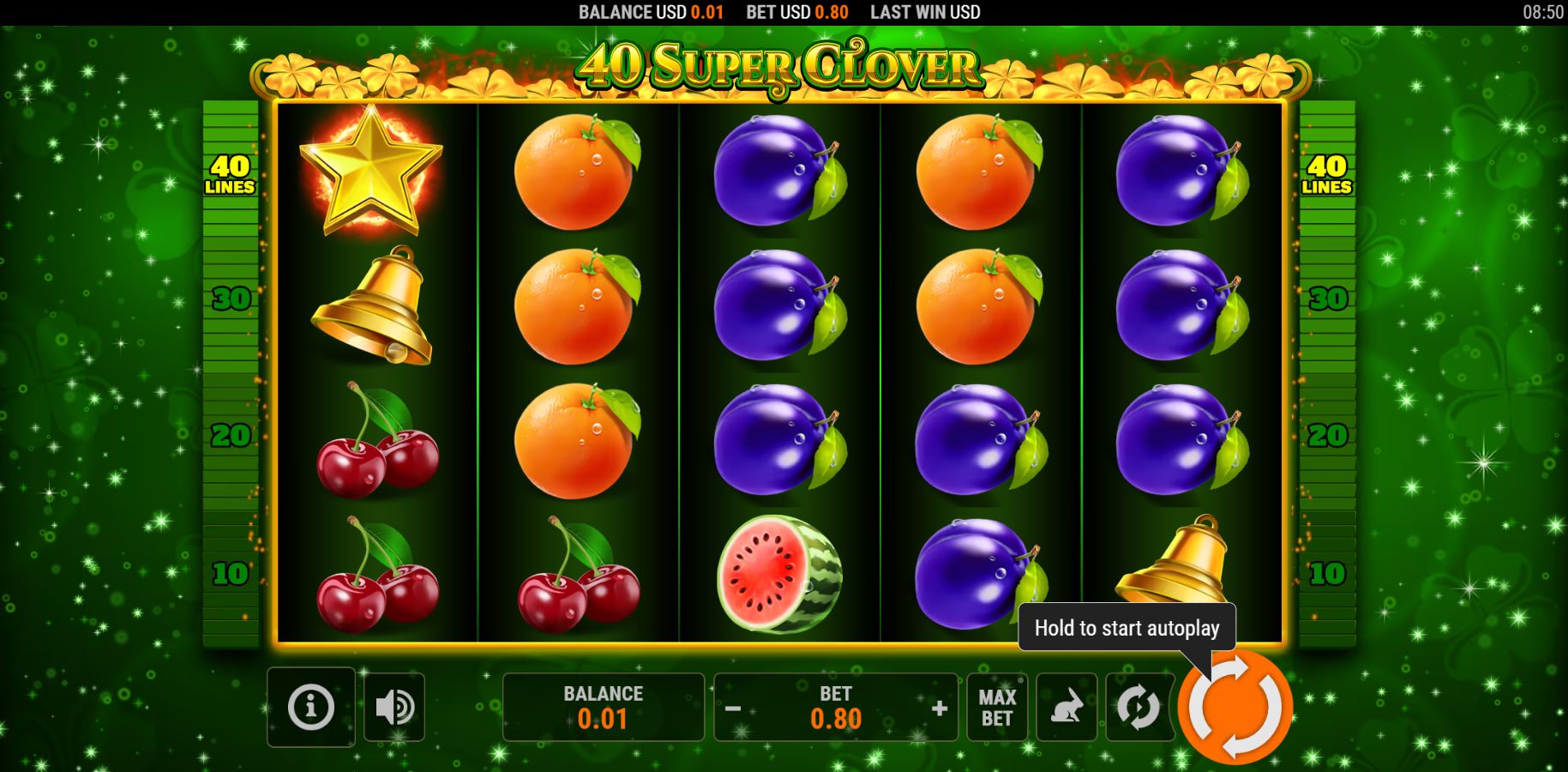Click the BALANCE display showing 0.01
The width and height of the screenshot is (1568, 772).
pos(602,707)
